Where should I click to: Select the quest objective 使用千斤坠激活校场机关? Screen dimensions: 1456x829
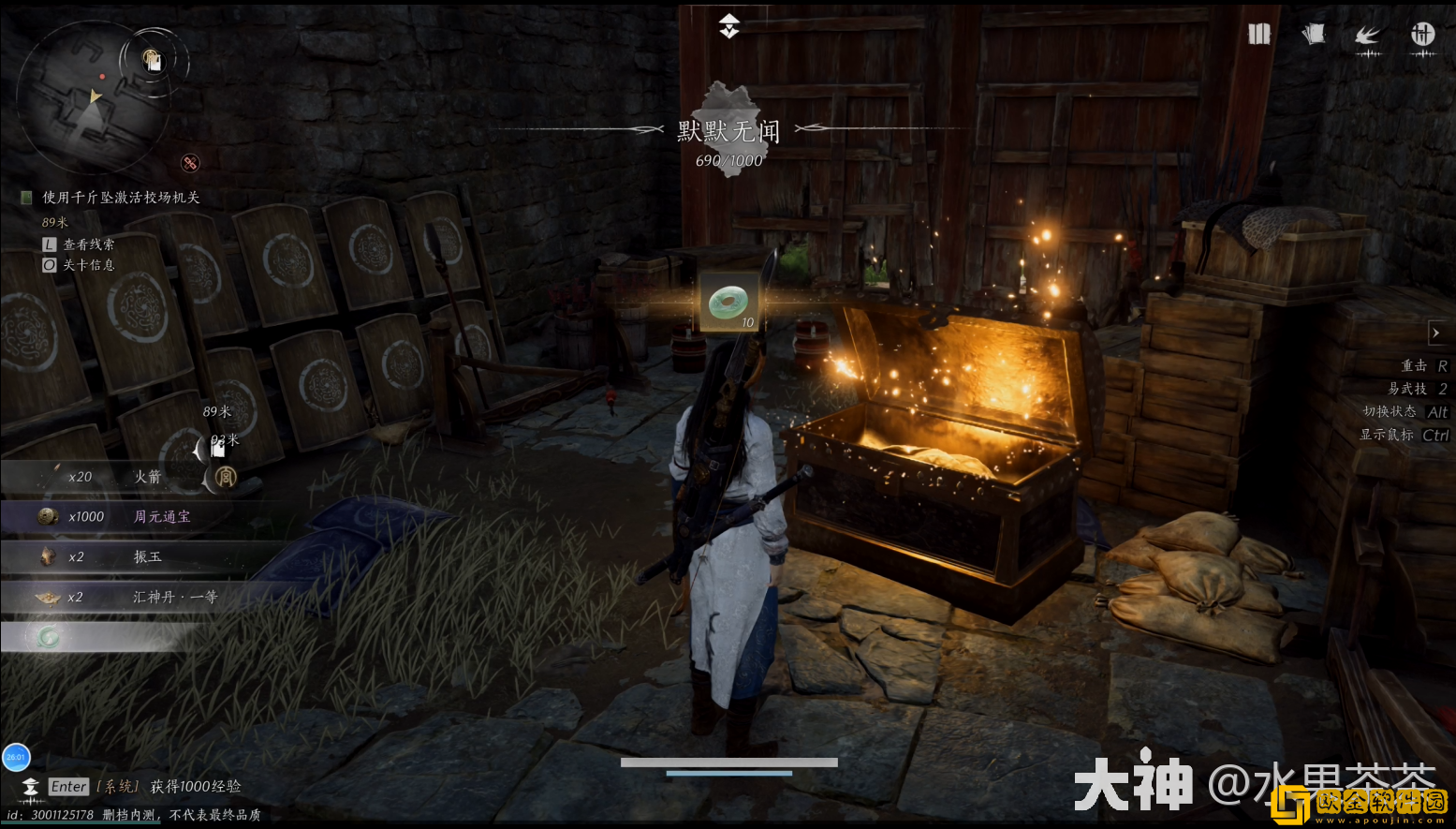pos(121,198)
